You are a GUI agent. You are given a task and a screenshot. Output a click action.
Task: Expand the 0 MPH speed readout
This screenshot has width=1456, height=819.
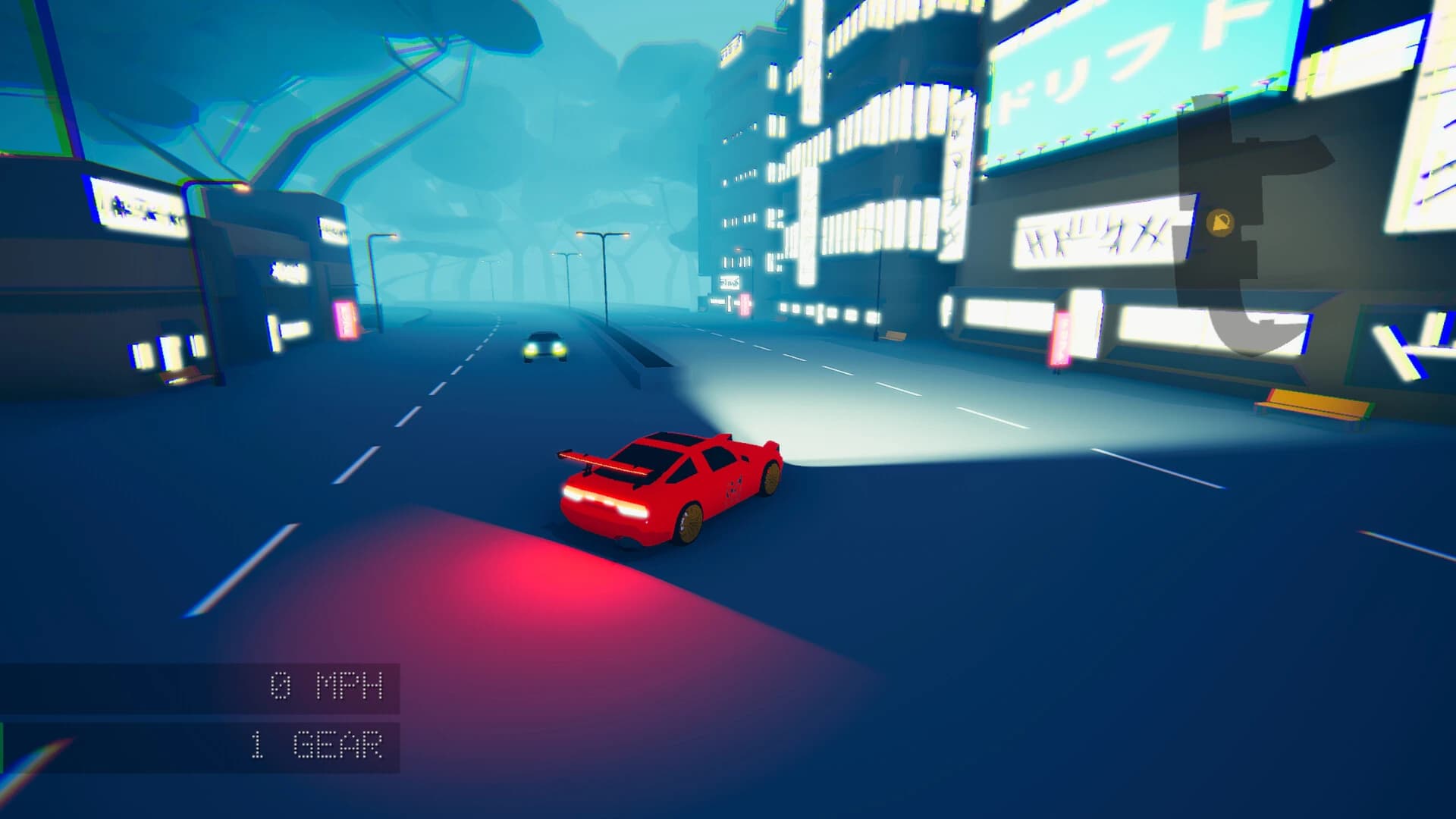326,684
